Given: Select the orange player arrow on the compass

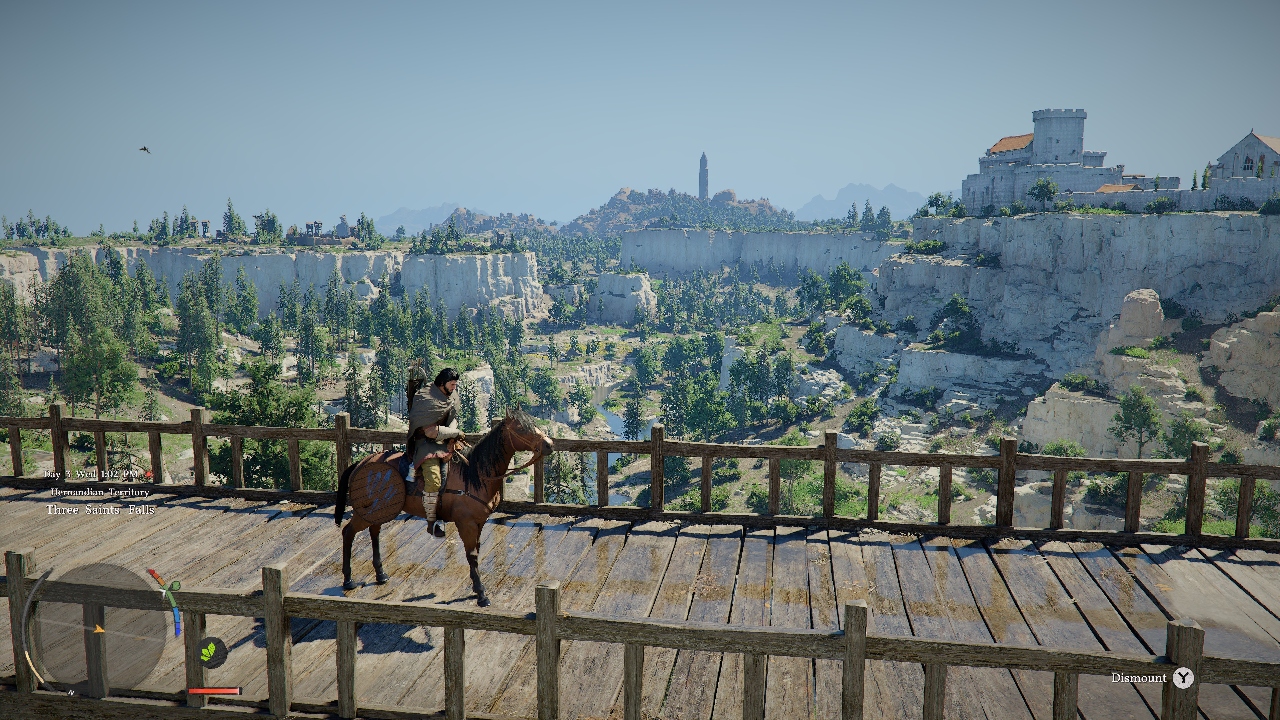Looking at the screenshot, I should [99, 629].
